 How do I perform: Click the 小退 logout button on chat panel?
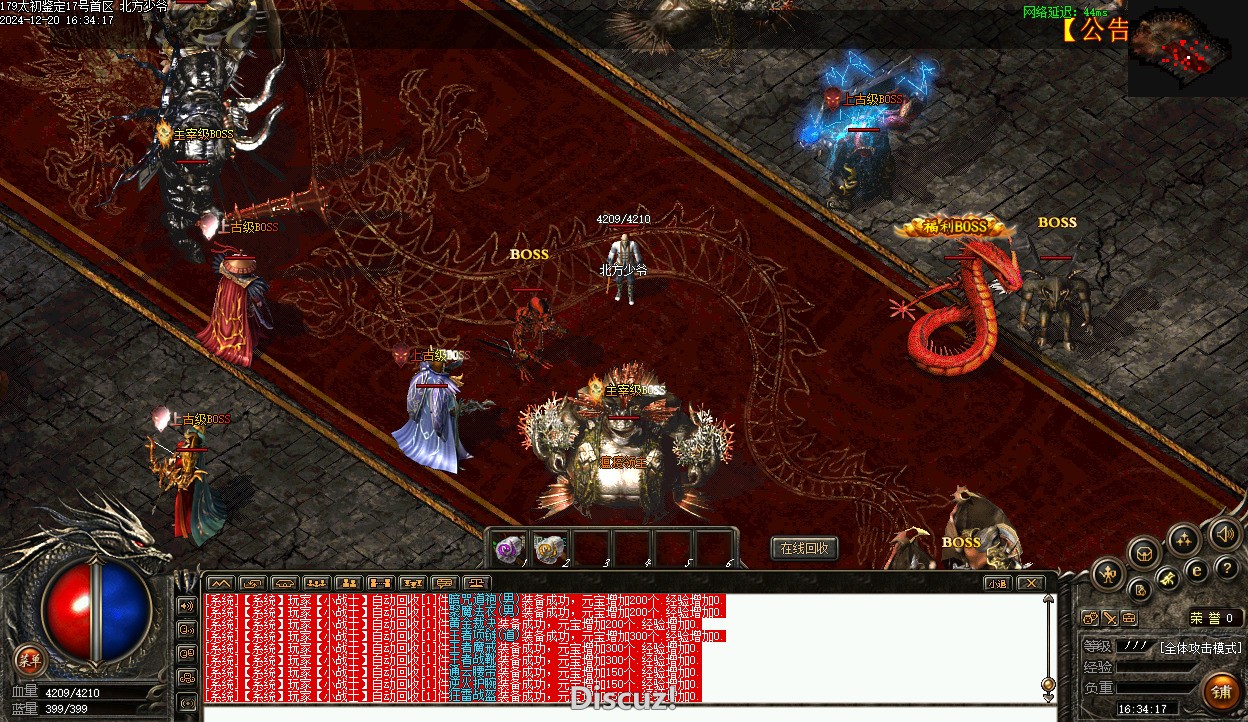pos(997,583)
